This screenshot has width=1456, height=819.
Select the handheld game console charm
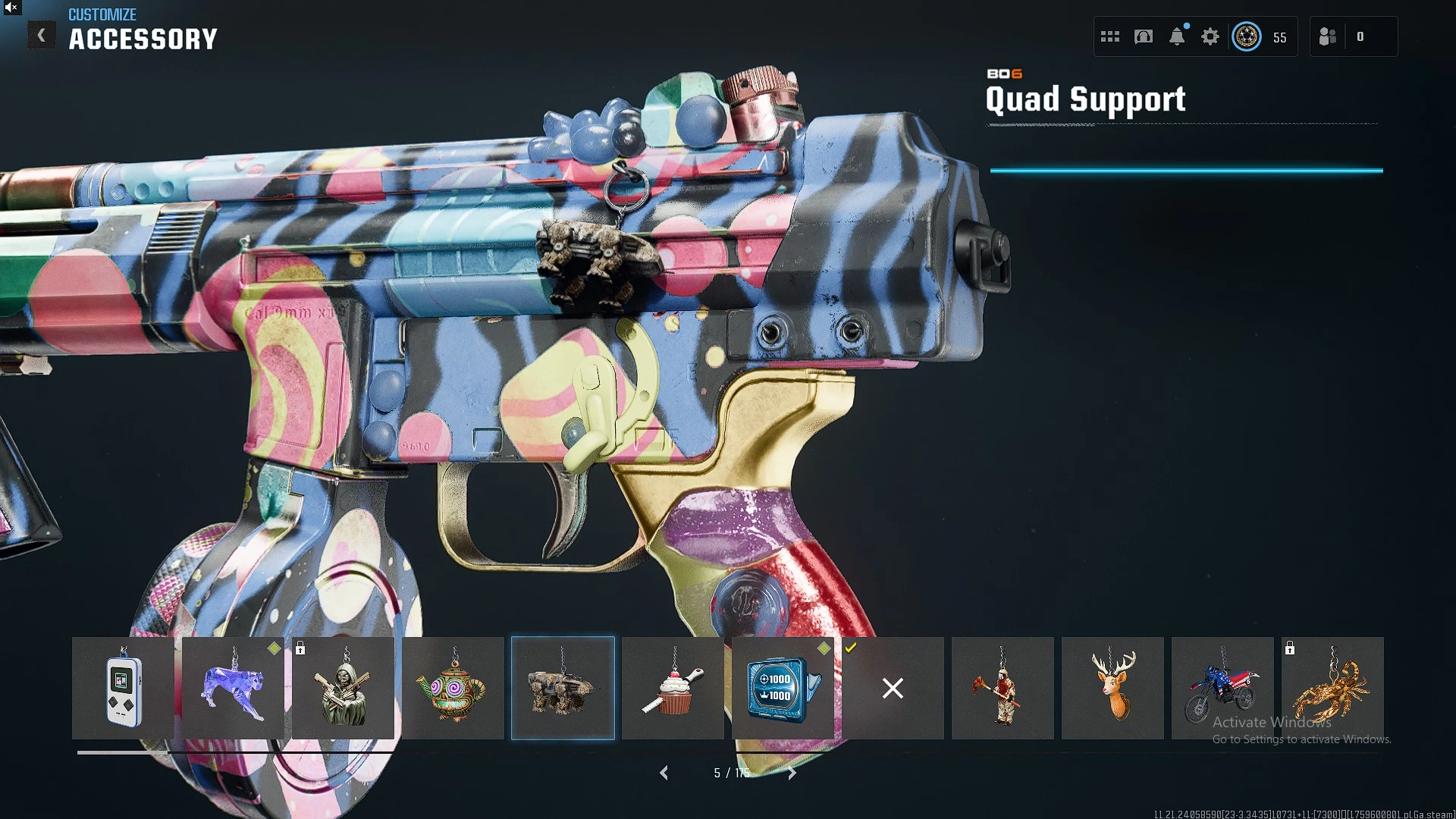tap(123, 688)
